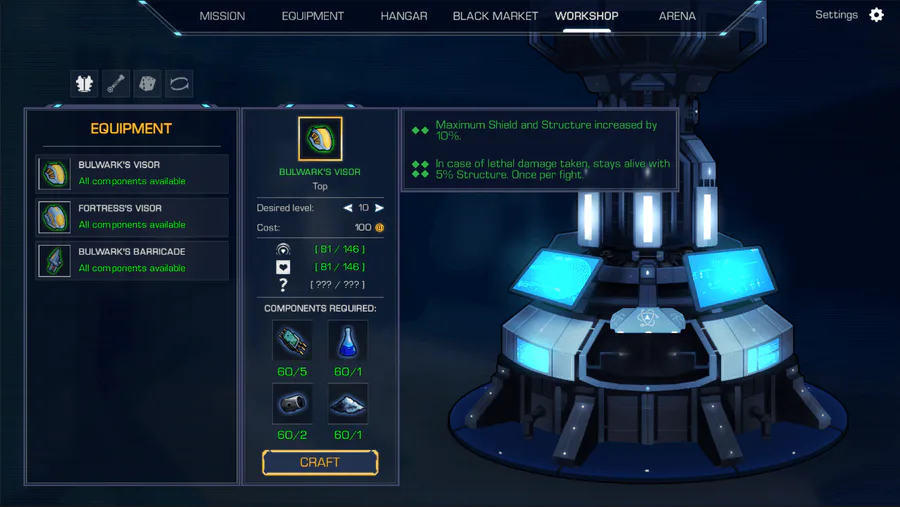The height and width of the screenshot is (507, 900).
Task: Increase desired level with right arrow
Action: [x=379, y=208]
